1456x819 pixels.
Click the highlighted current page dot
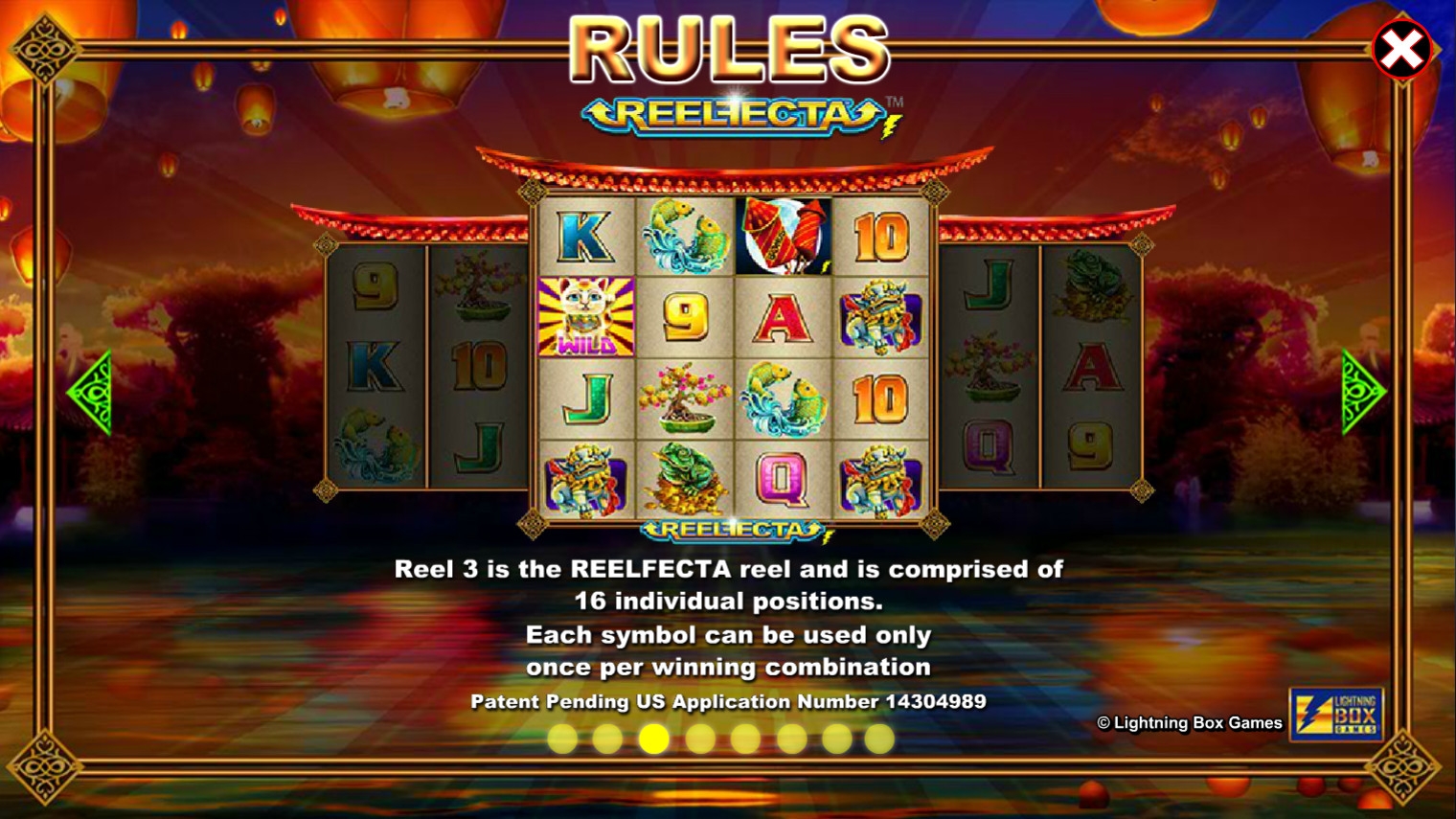coord(654,739)
